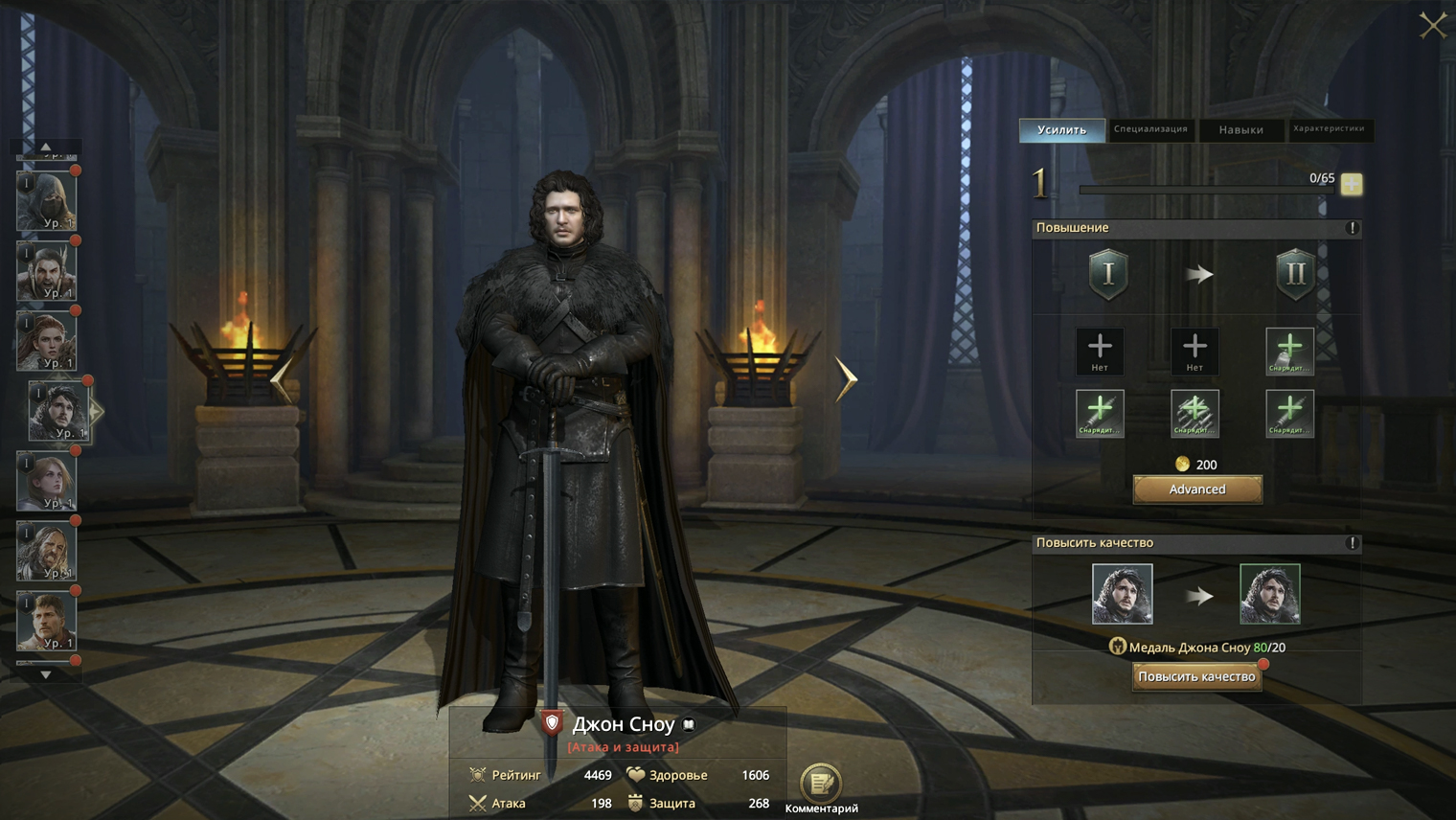1456x820 pixels.
Task: Click the green-bordered Jon Snow quality portrait
Action: point(1269,594)
